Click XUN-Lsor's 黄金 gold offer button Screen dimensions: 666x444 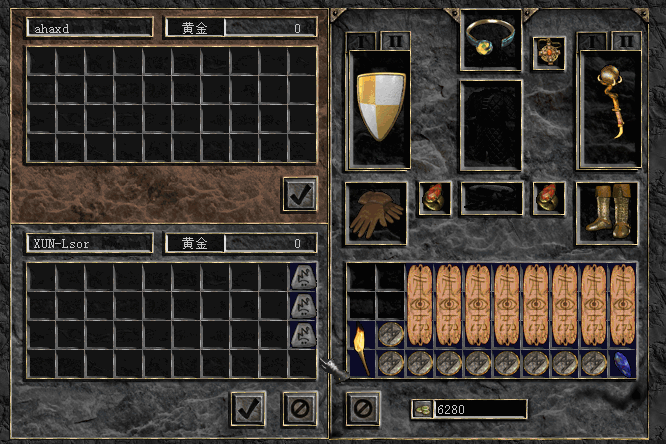pyautogui.click(x=193, y=243)
